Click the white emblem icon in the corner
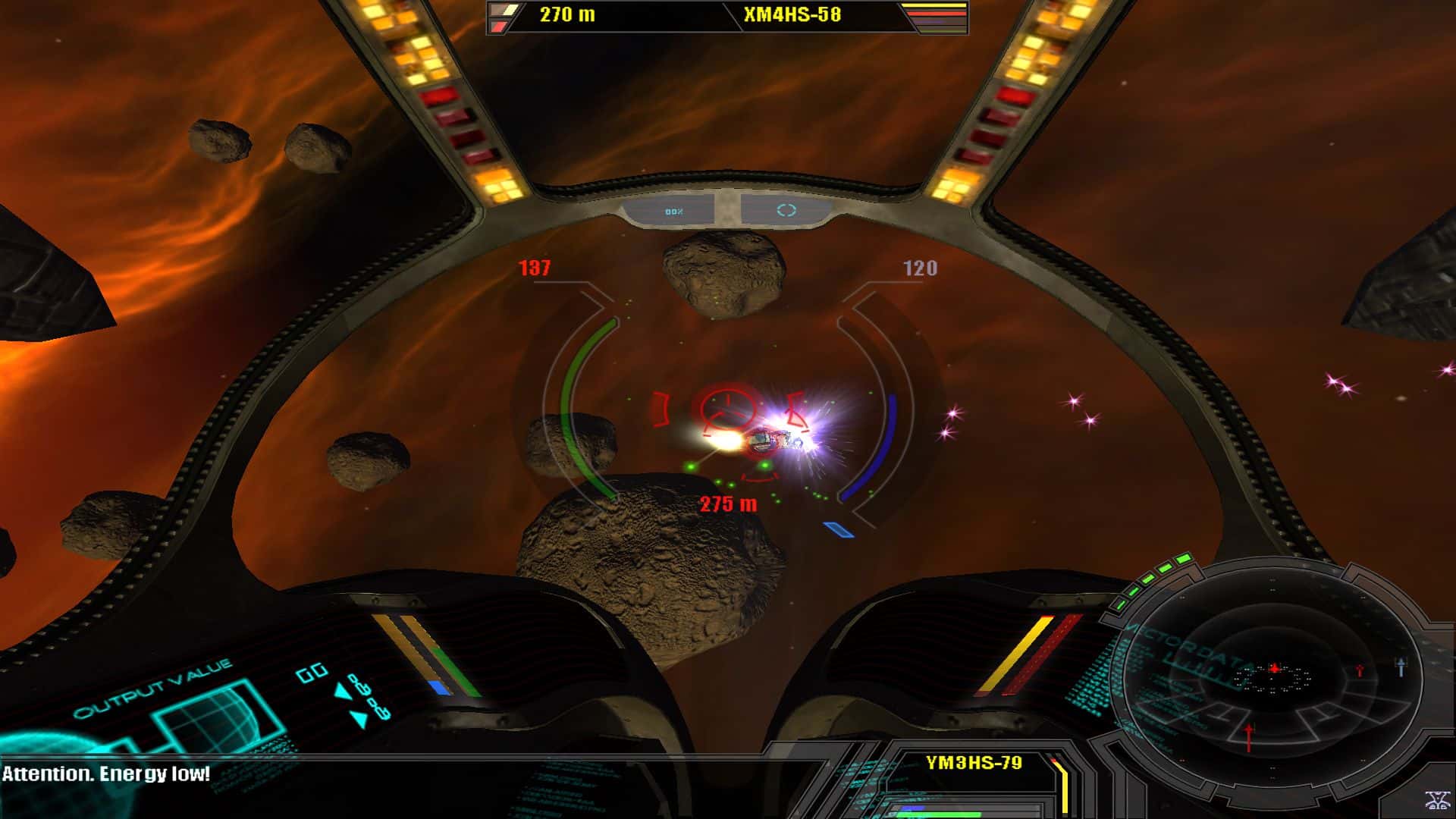Viewport: 1456px width, 819px height. (1436, 800)
